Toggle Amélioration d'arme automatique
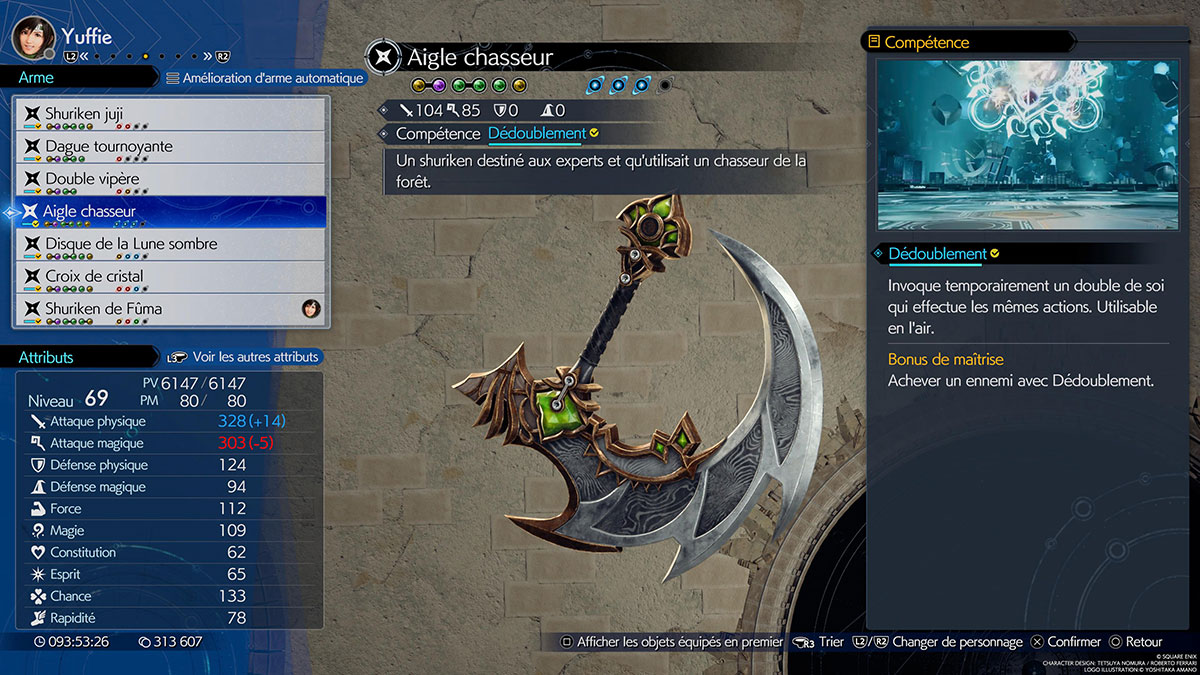This screenshot has width=1200, height=675. coord(265,78)
